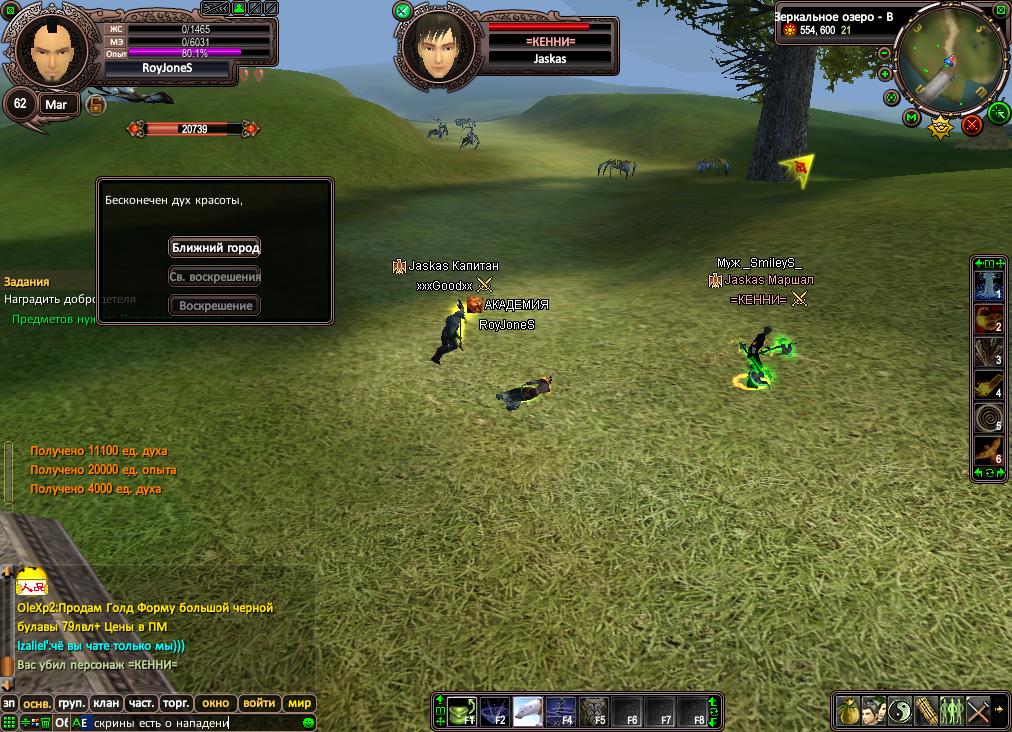Close the Jaskas target frame
The image size is (1012, 732).
(403, 12)
